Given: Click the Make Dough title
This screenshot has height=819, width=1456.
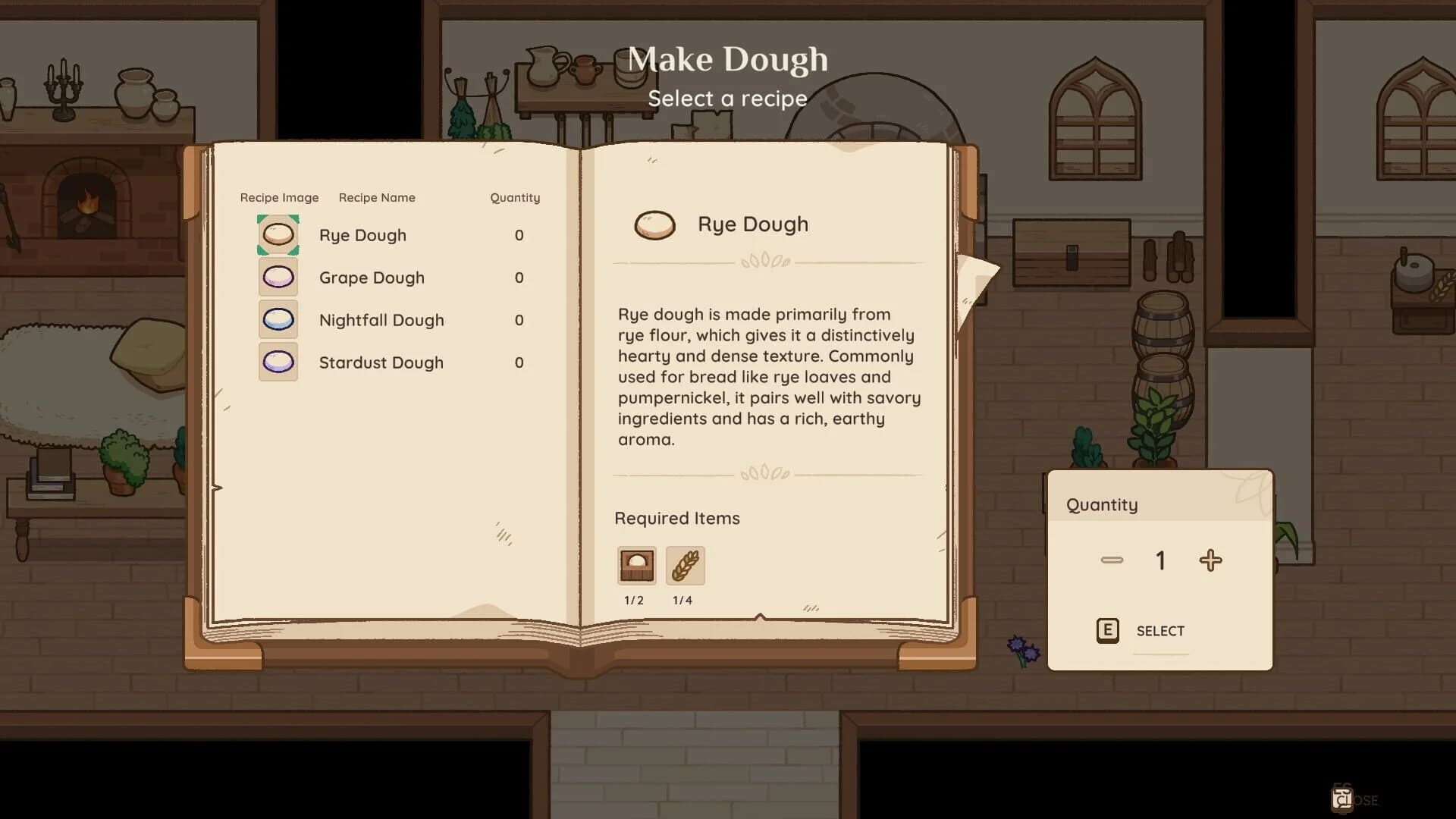Looking at the screenshot, I should pos(728,59).
